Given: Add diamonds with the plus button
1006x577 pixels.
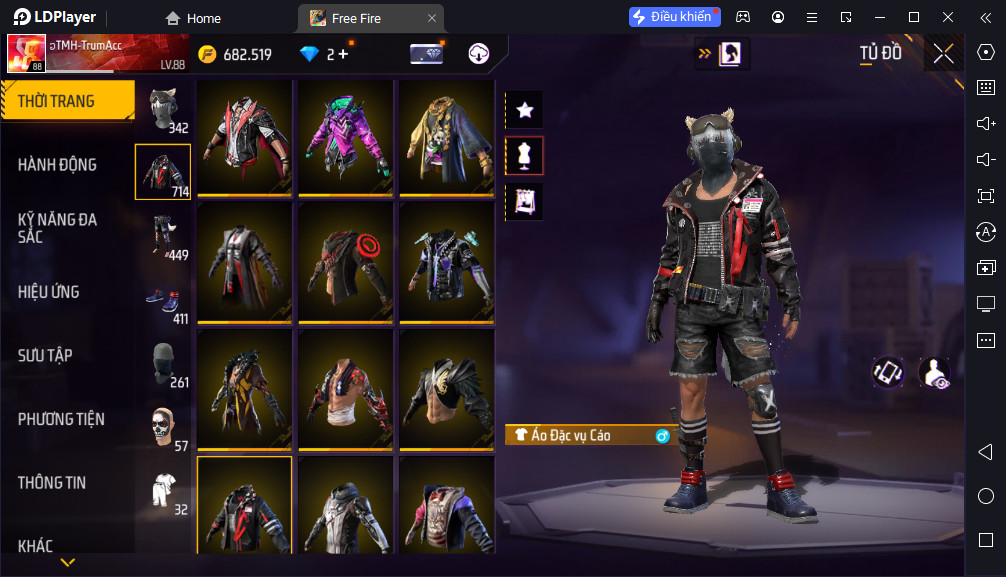Looking at the screenshot, I should (343, 54).
